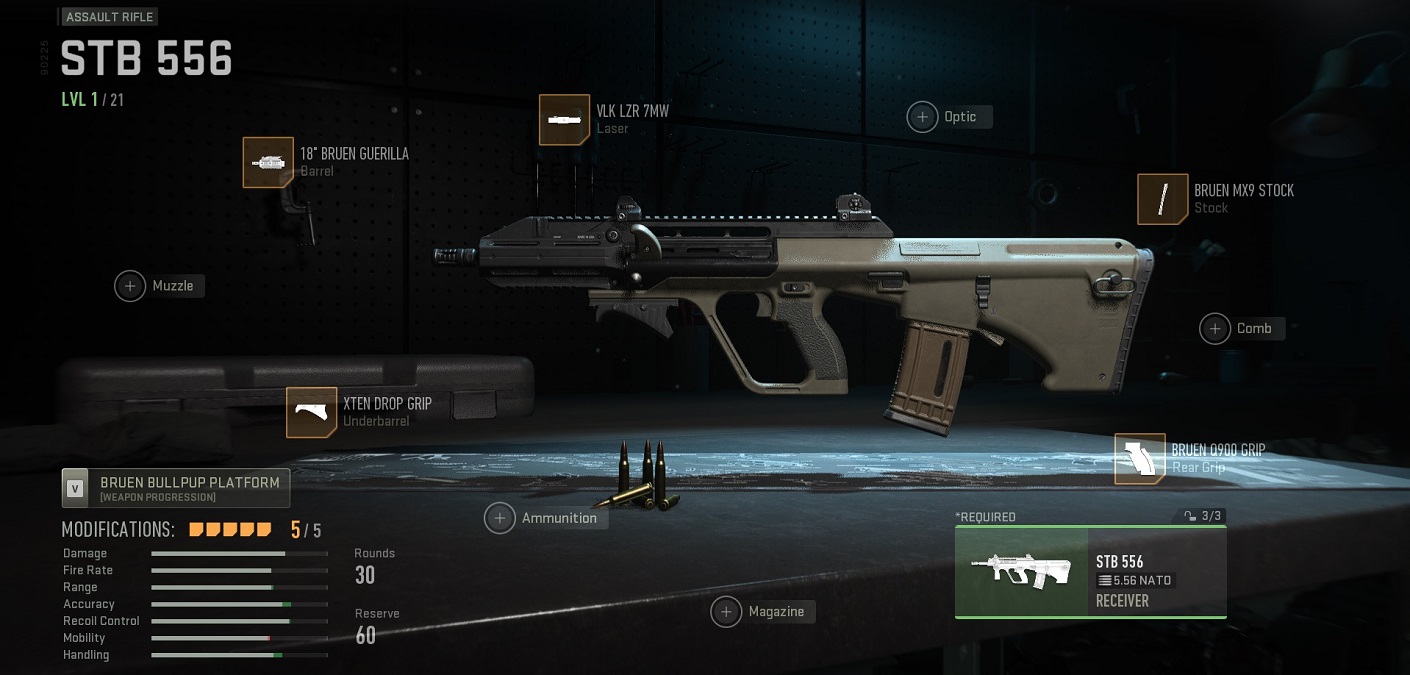The height and width of the screenshot is (675, 1410).
Task: Change the VLK LZR 7MW laser
Action: 564,120
